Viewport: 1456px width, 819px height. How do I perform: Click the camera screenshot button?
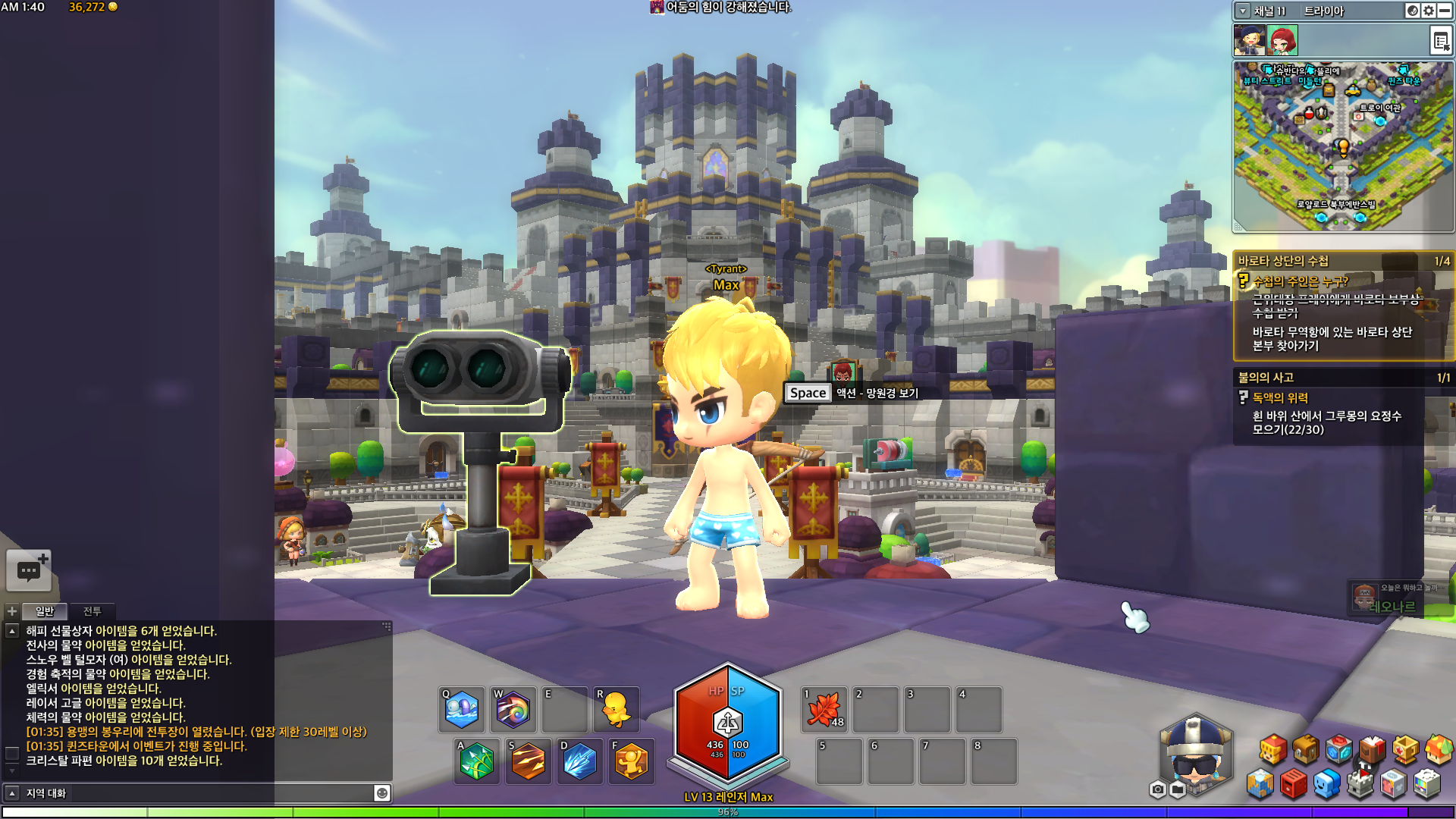tap(1157, 790)
